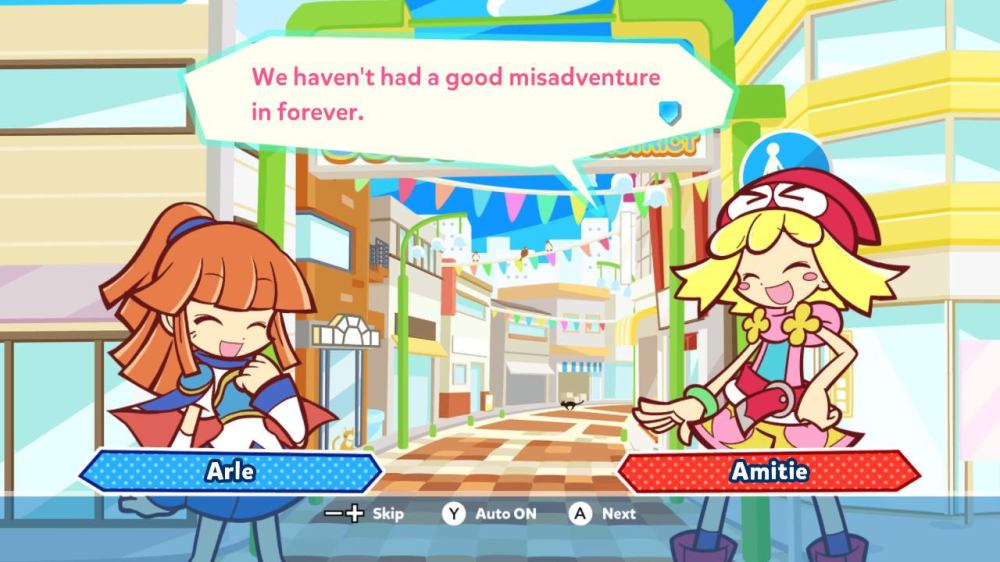Advance with the Next option

(603, 514)
